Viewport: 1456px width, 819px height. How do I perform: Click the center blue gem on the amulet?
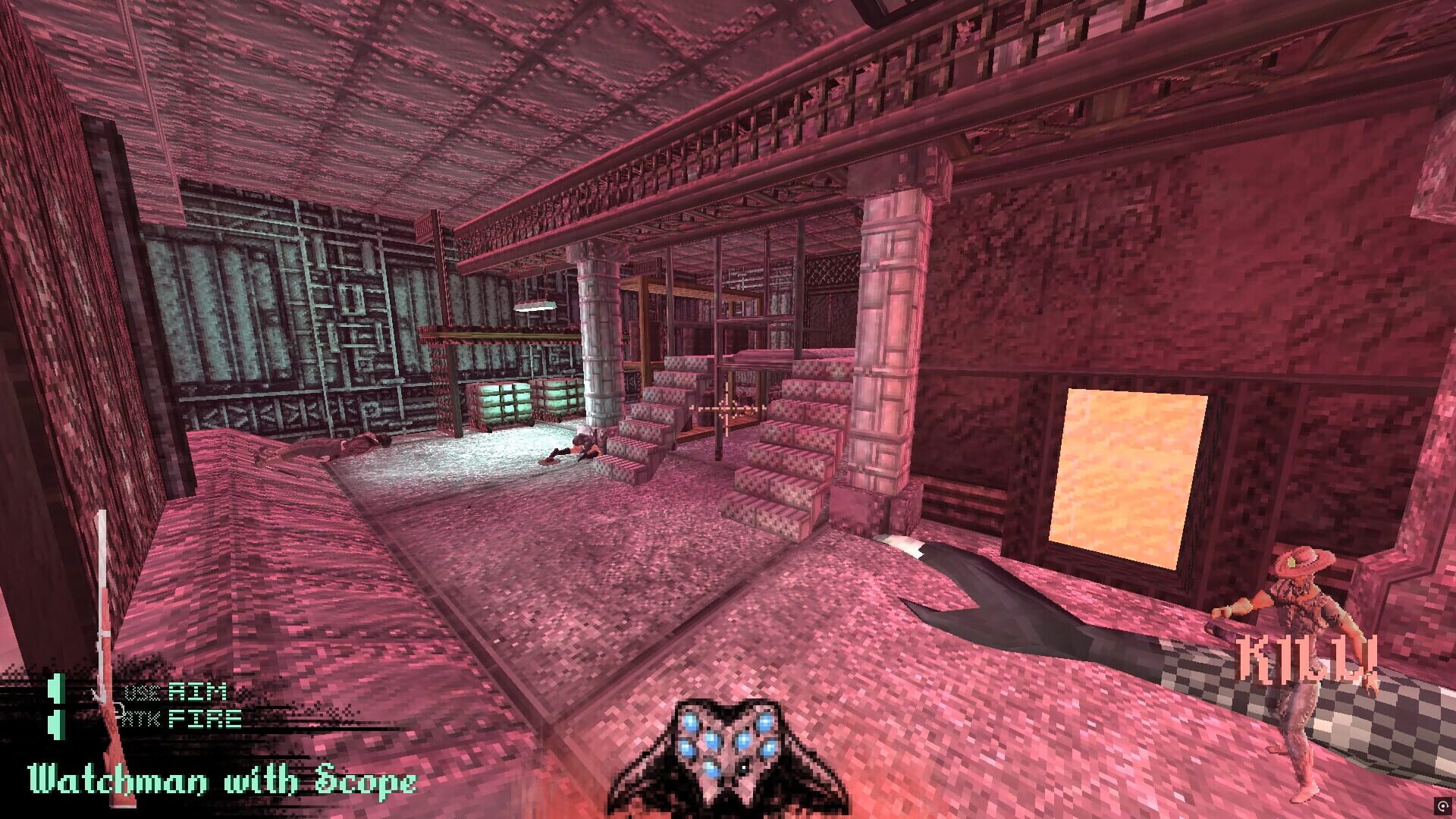pos(713,741)
